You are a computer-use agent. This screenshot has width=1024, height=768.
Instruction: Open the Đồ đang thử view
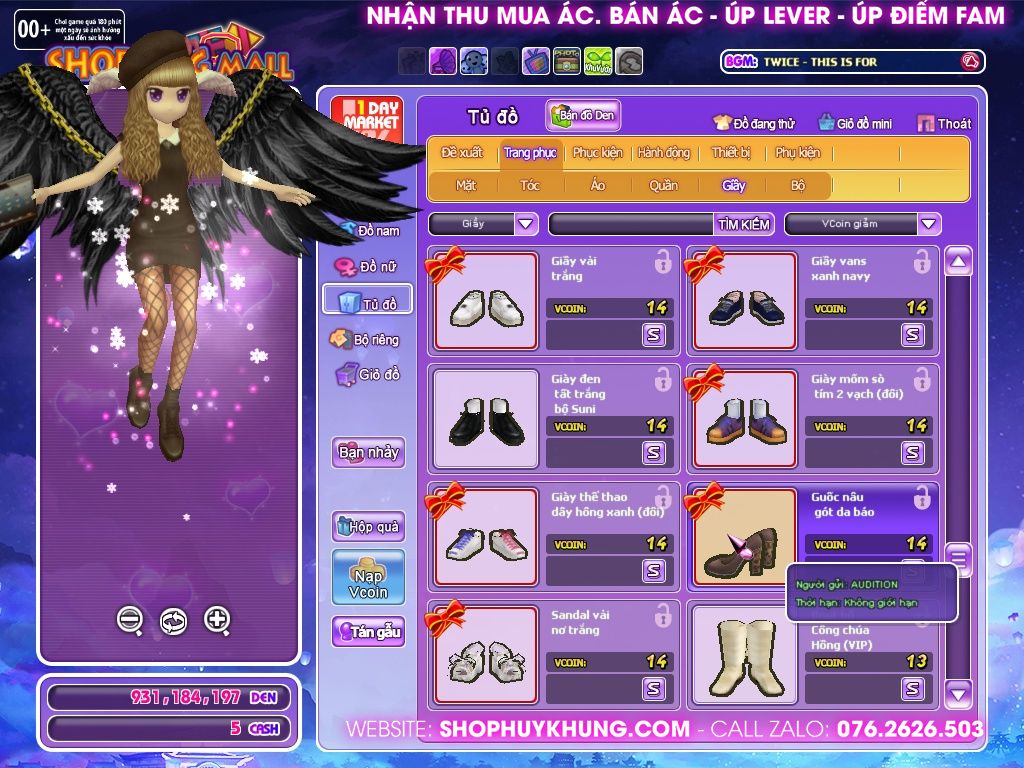coord(754,123)
